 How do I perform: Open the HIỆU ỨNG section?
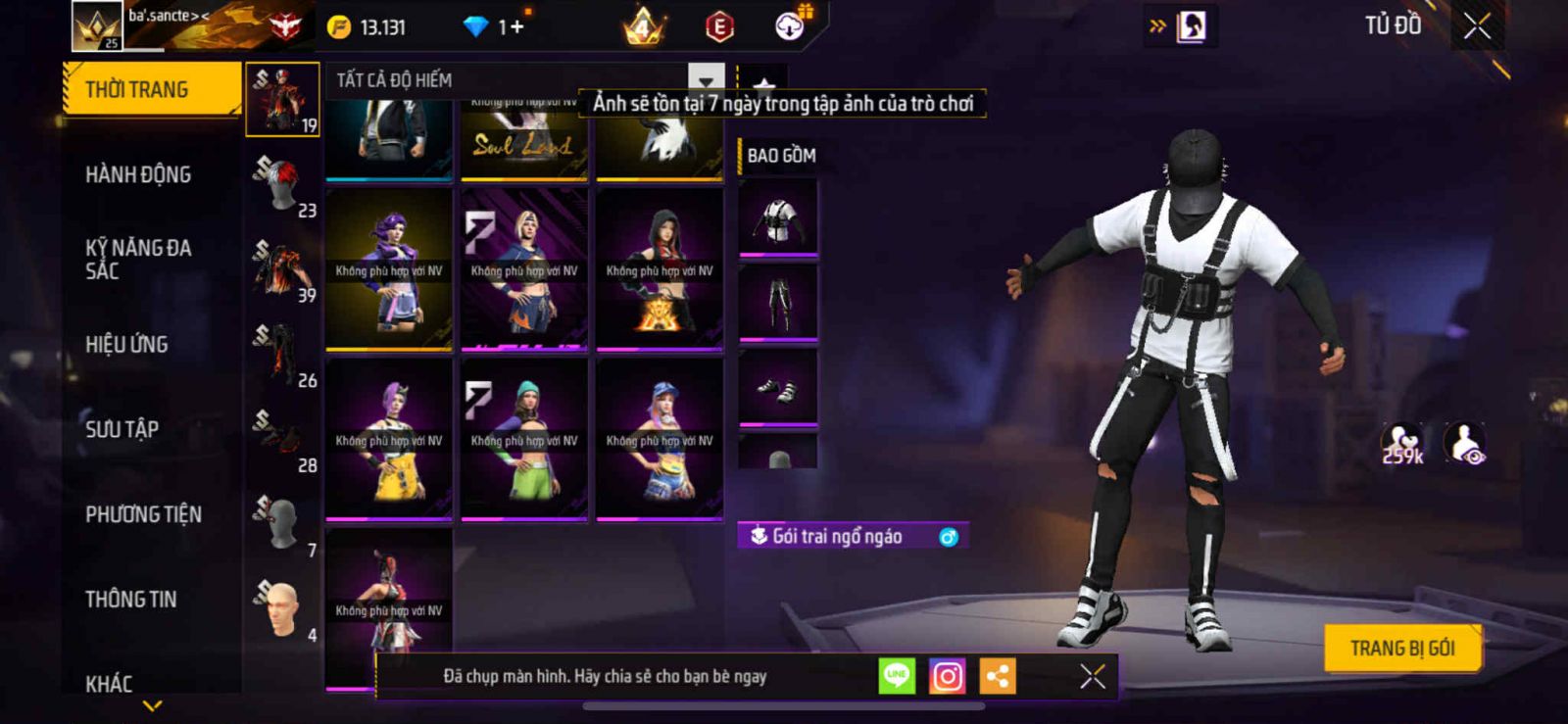point(126,345)
